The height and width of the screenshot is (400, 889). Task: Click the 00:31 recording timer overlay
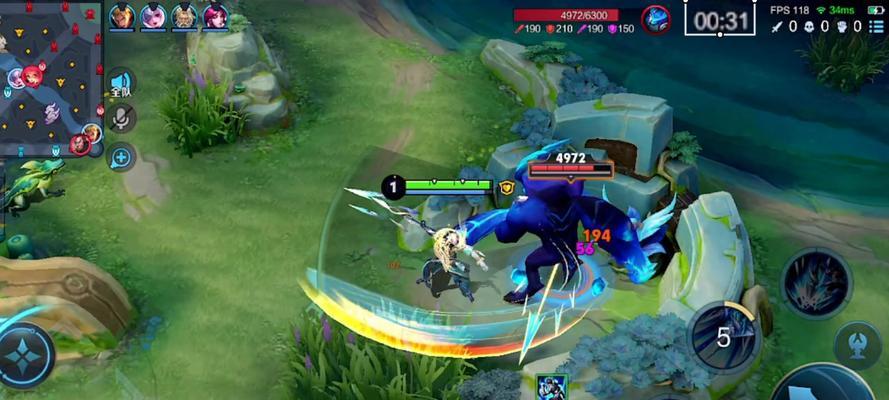point(719,19)
